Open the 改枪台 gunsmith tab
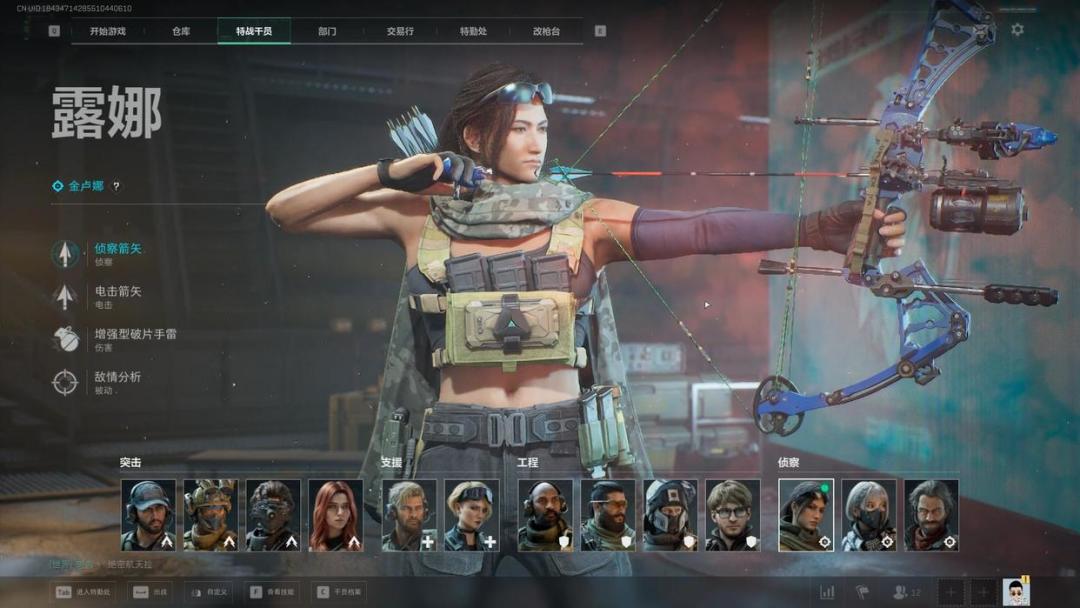1080x608 pixels. click(546, 31)
